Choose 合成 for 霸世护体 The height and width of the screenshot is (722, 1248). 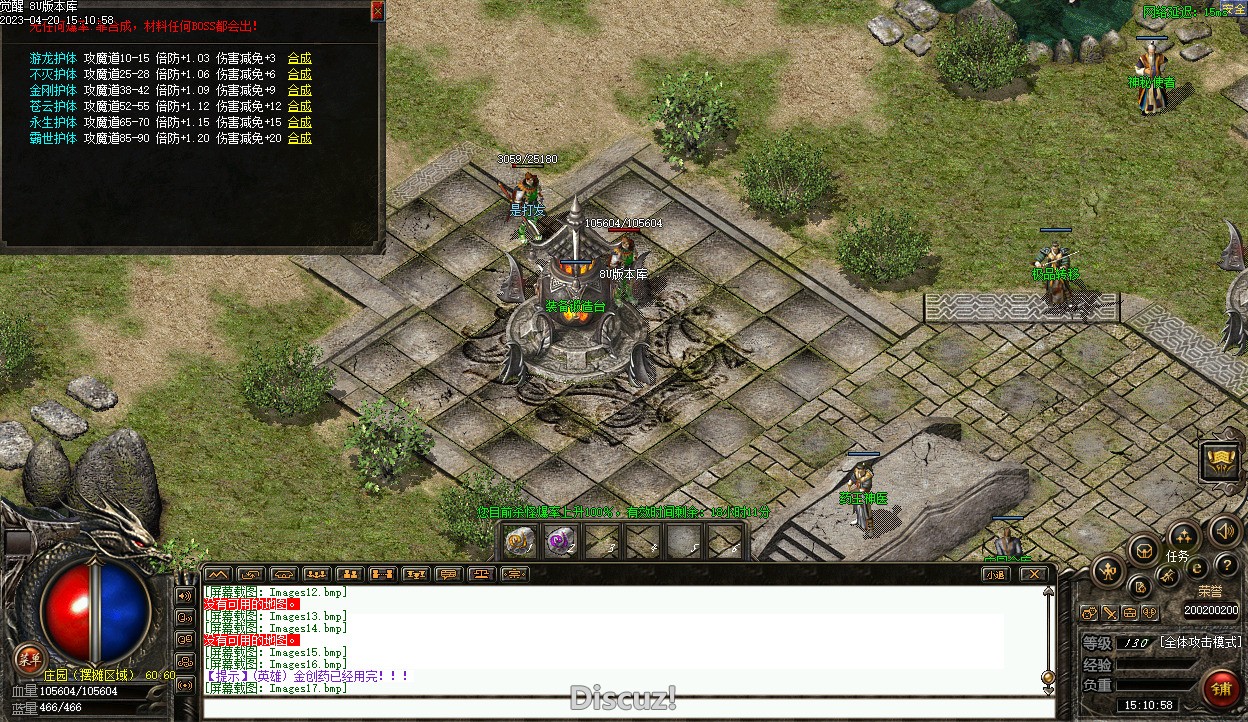pos(299,138)
